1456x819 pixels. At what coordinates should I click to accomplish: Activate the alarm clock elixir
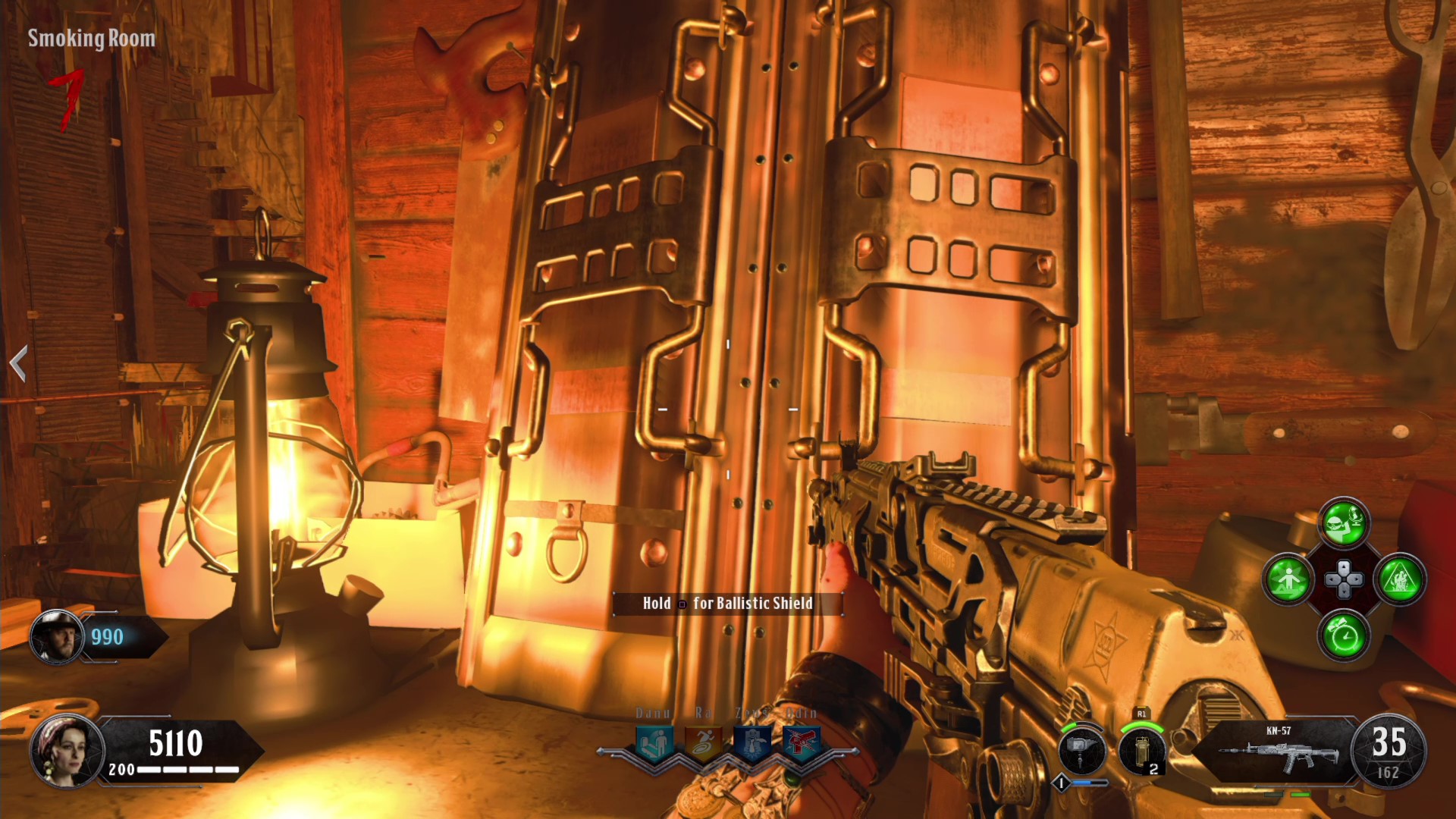1344,635
